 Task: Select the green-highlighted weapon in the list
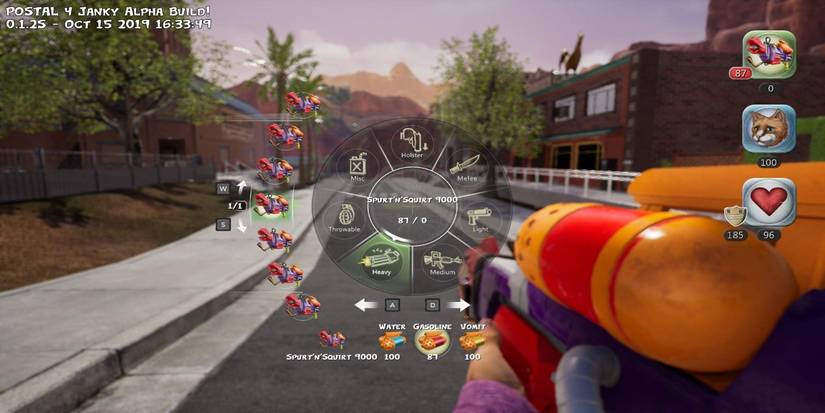pyautogui.click(x=270, y=205)
